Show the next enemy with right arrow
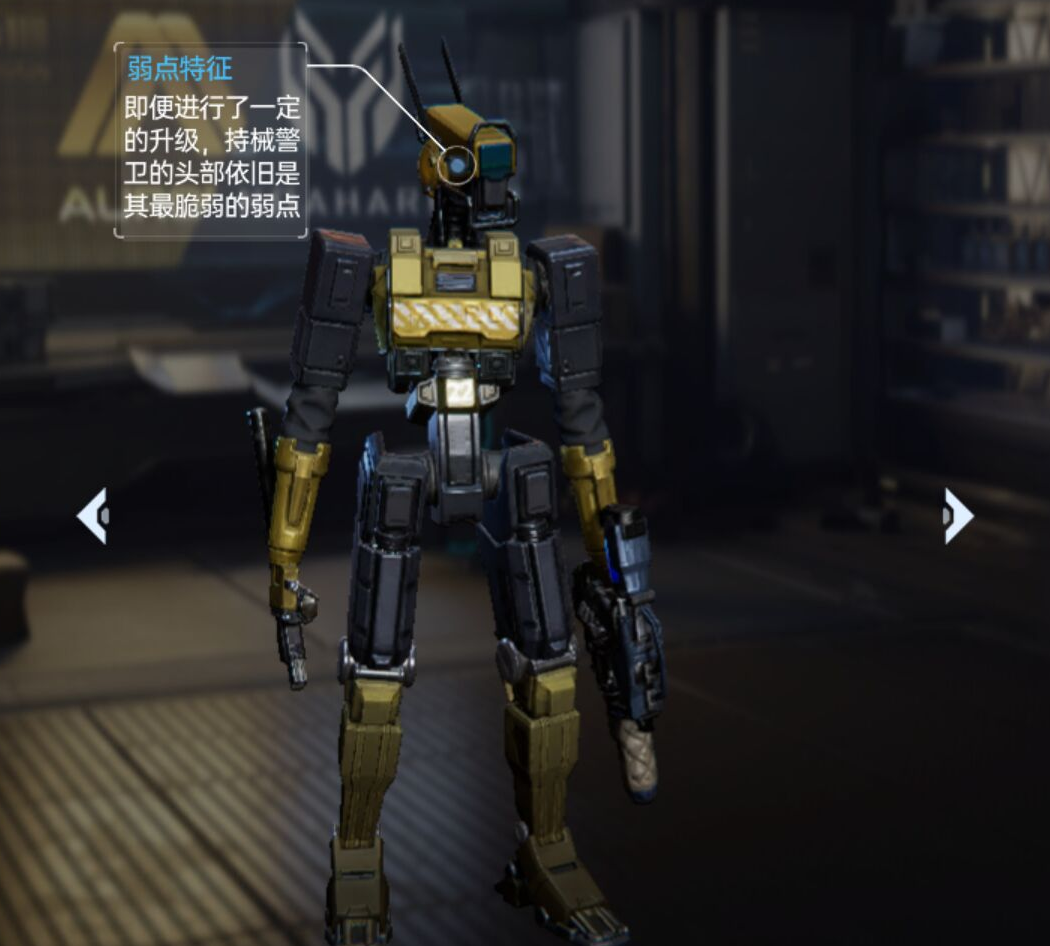Screen dimensions: 1050x946 click(957, 516)
